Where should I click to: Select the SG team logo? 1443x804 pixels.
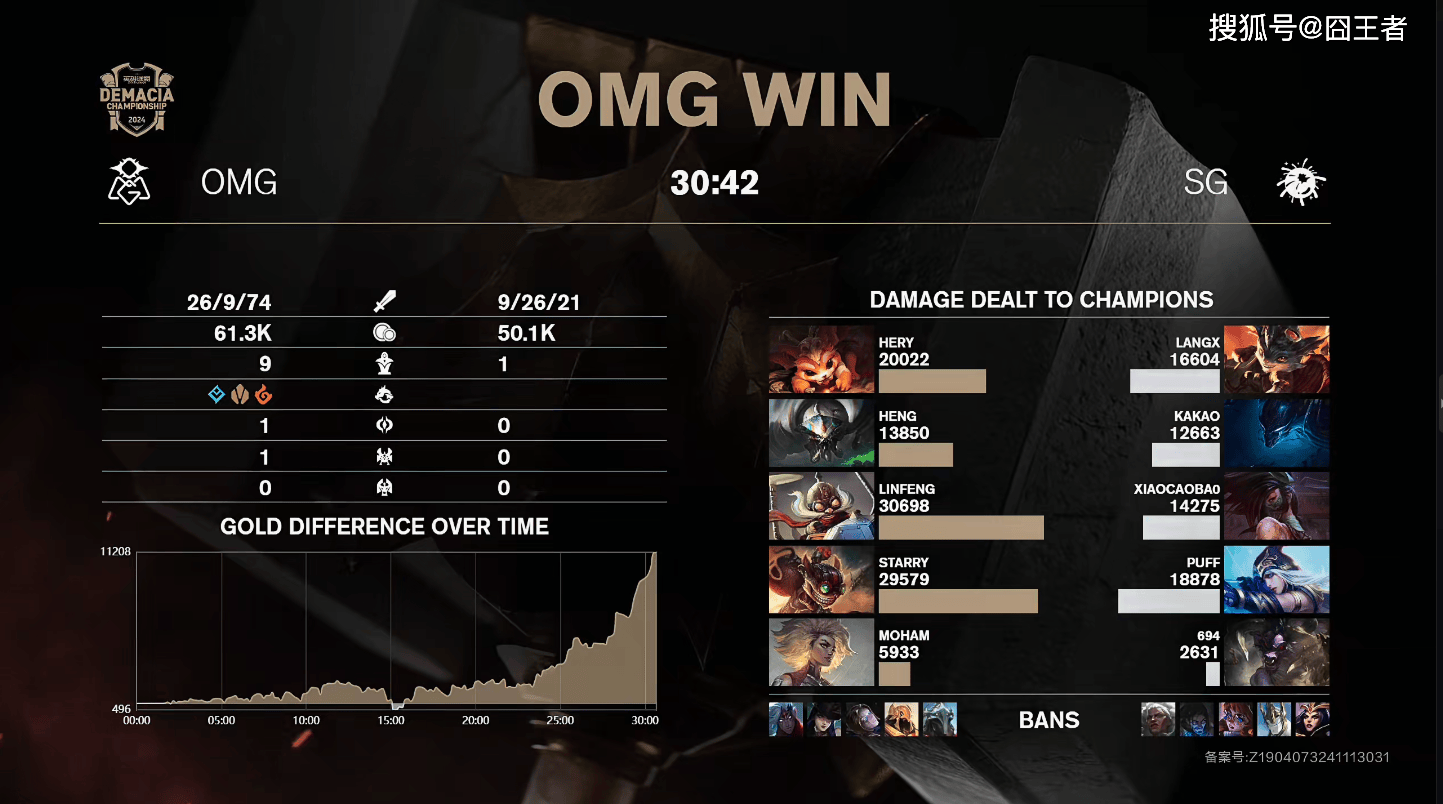click(x=1301, y=183)
